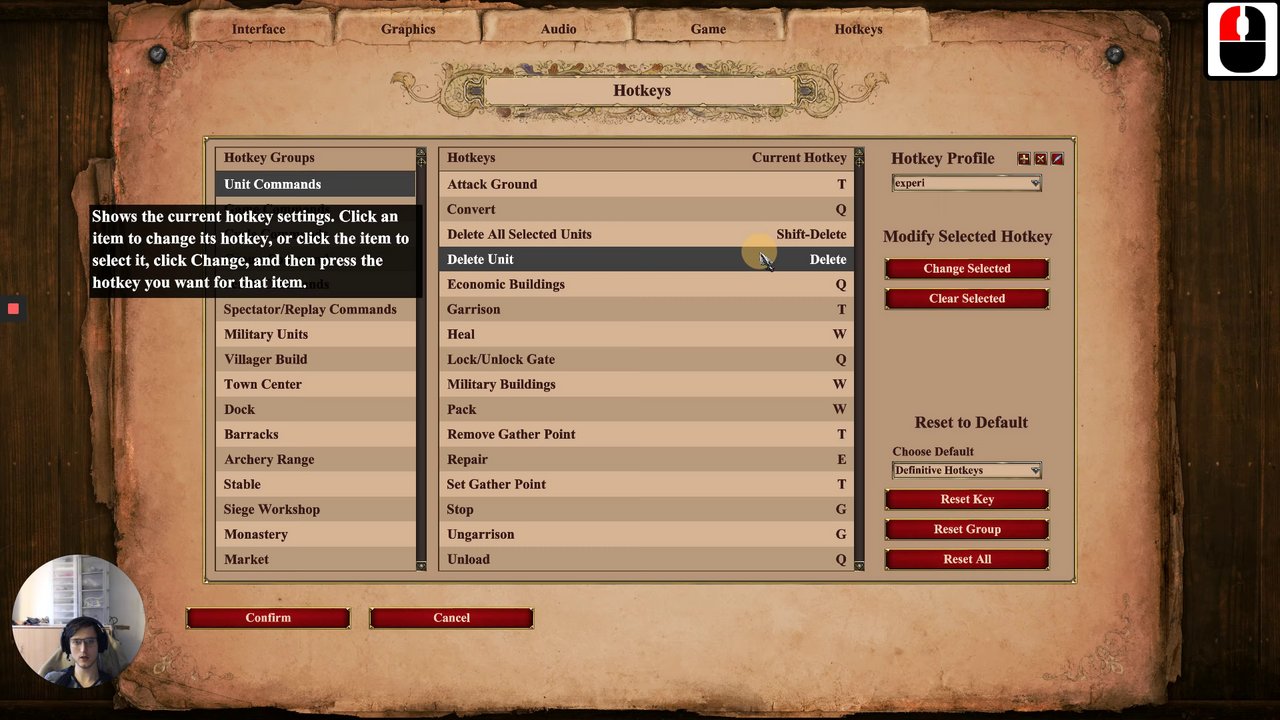The image size is (1280, 720).
Task: Reset the whole hotkey group
Action: click(x=966, y=529)
